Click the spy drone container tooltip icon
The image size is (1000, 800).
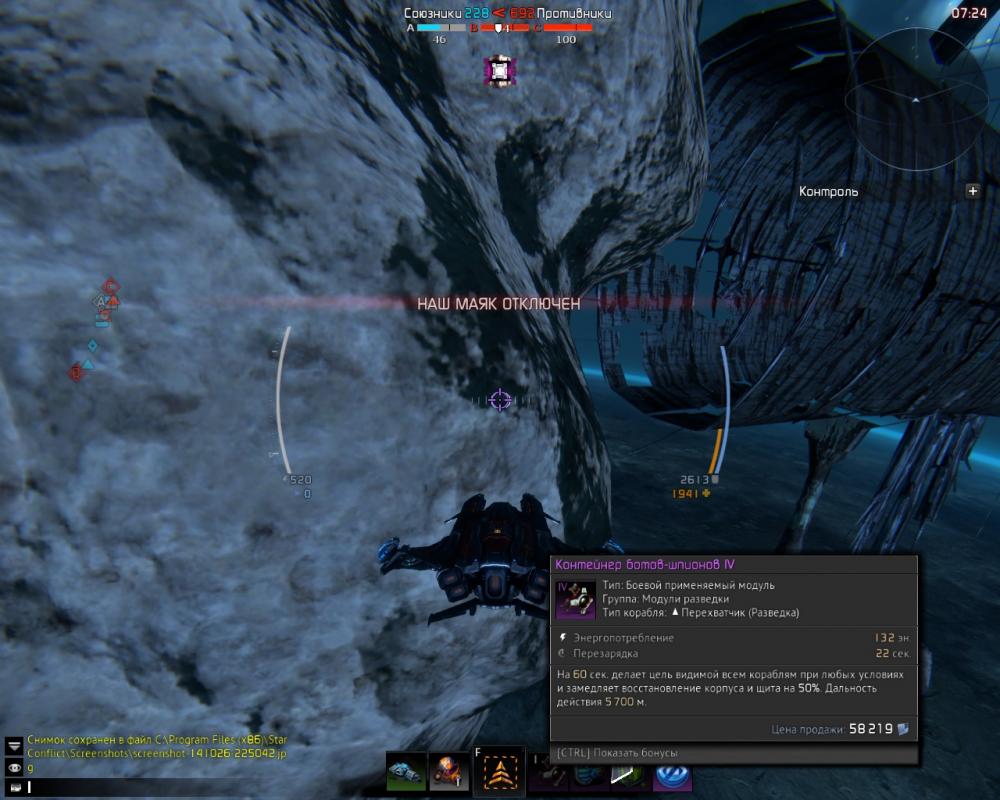[575, 599]
